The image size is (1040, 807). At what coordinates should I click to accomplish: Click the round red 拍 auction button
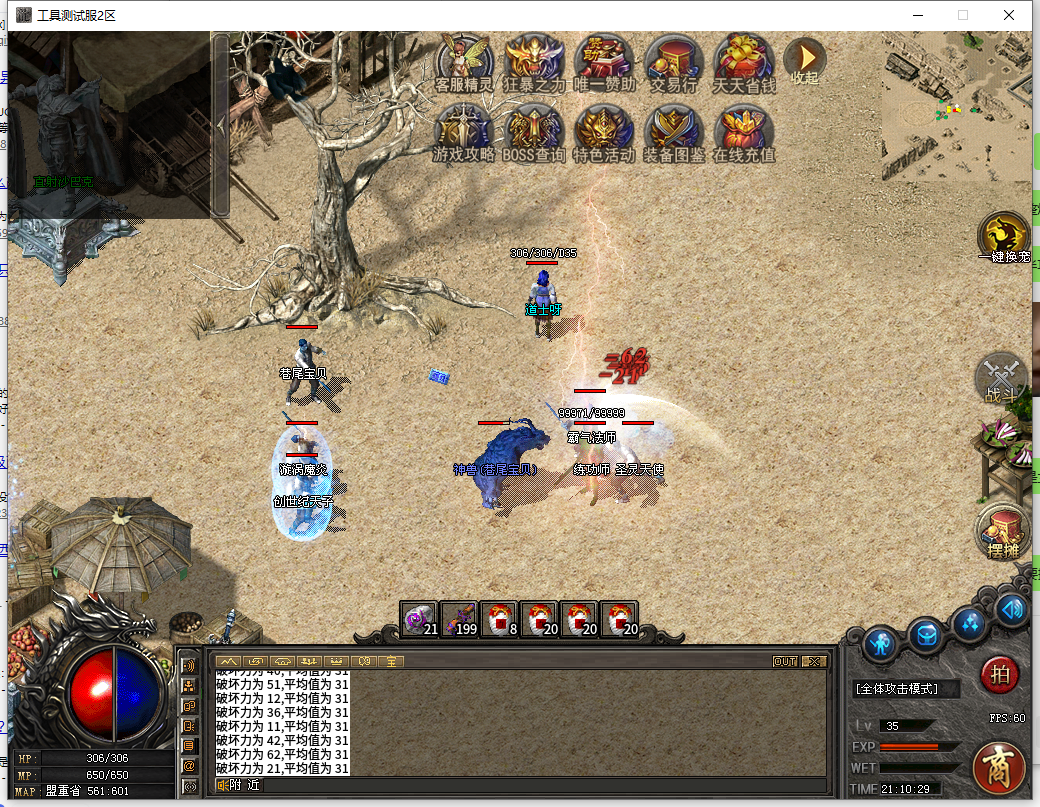[x=998, y=674]
